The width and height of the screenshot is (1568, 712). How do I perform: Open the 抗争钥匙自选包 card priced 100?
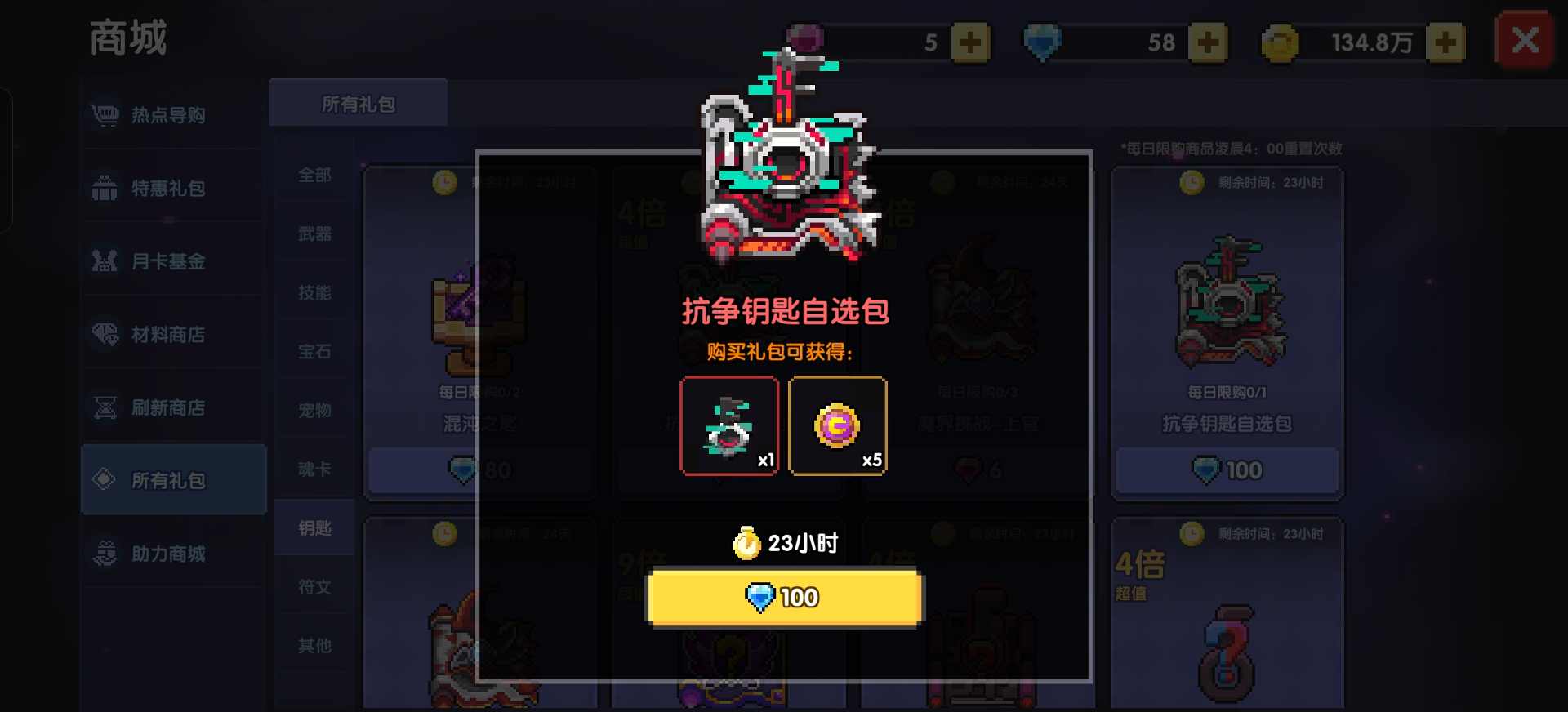click(x=1226, y=327)
